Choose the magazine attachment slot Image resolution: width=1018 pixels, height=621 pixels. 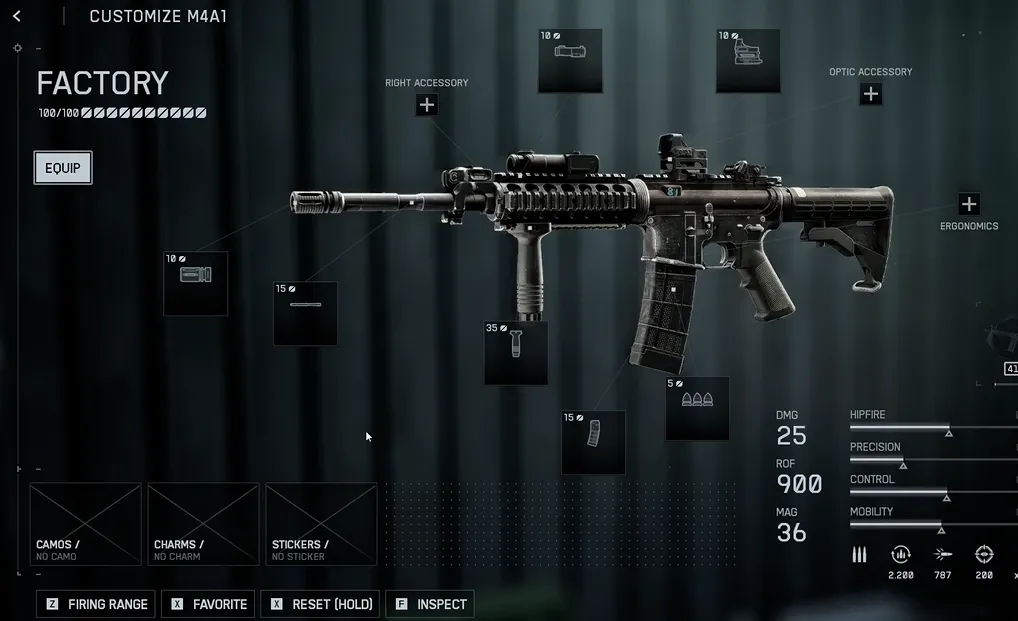pos(593,441)
